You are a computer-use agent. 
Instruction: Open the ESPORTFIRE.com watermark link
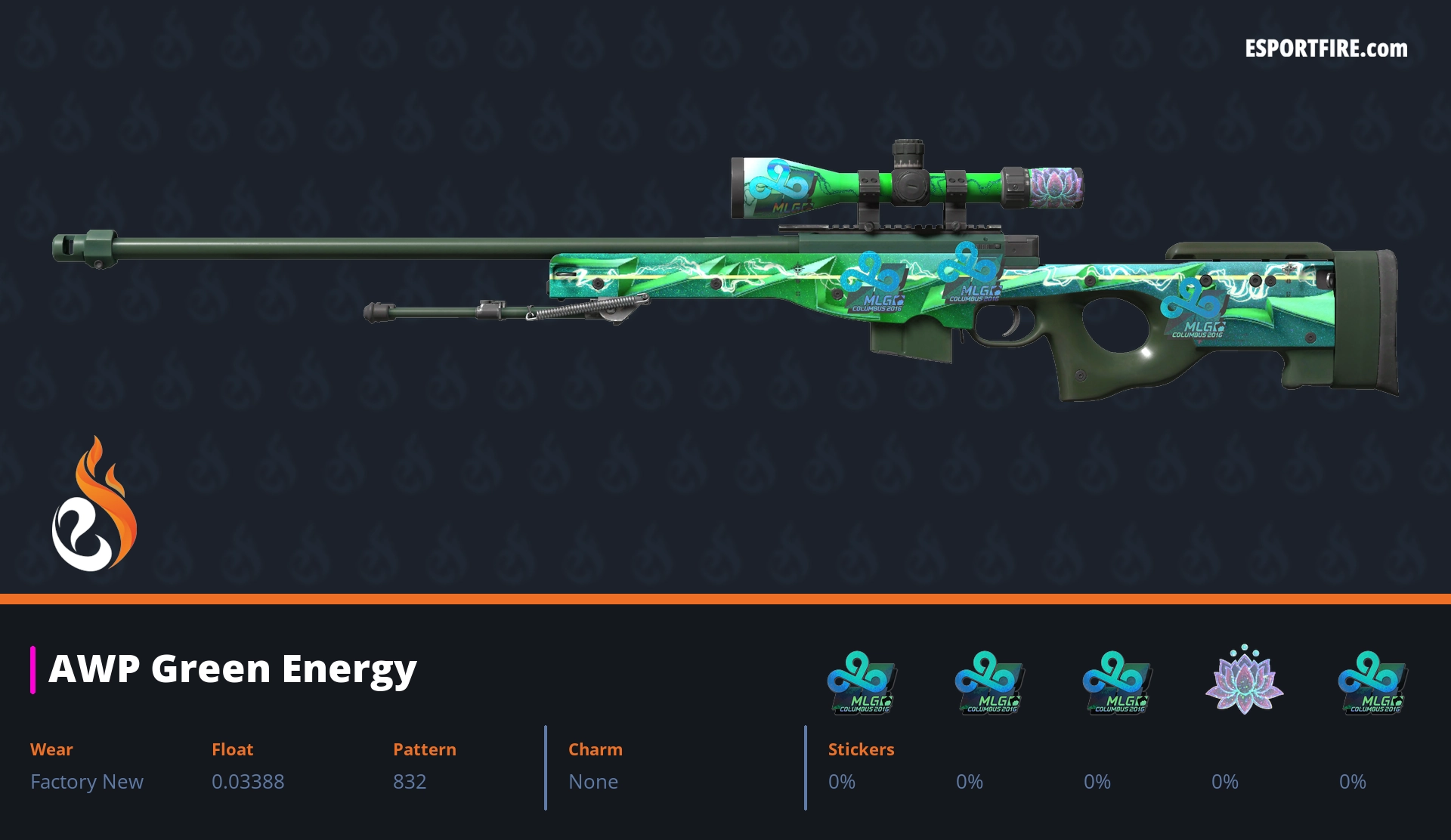point(1326,49)
